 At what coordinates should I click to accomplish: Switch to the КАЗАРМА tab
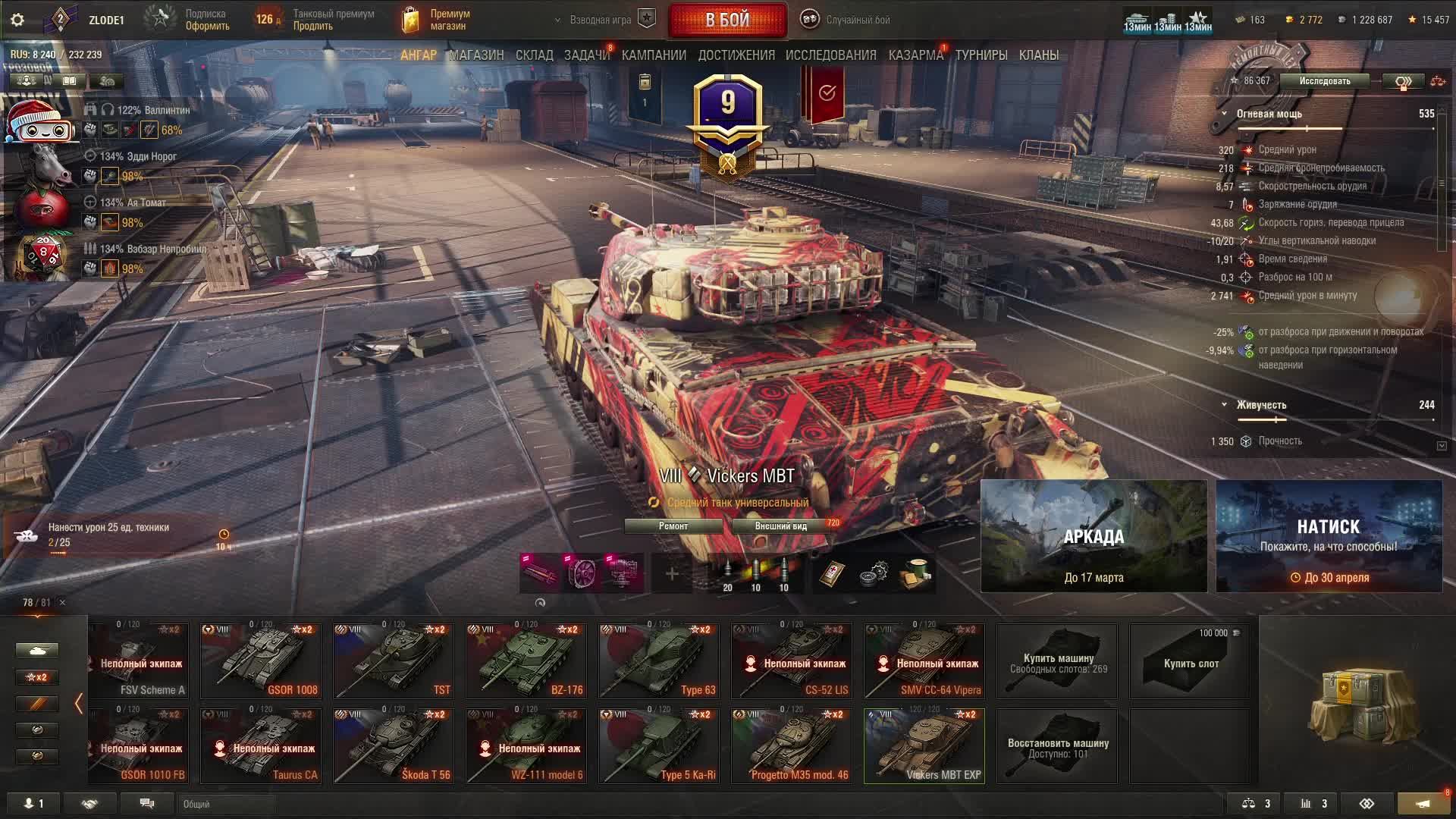[x=915, y=55]
